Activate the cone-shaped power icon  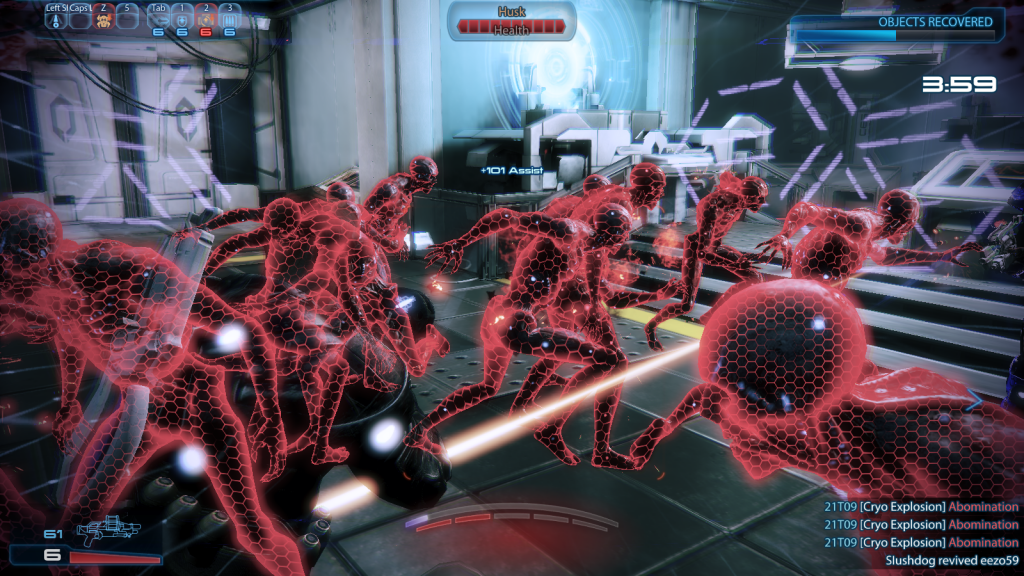[x=54, y=19]
